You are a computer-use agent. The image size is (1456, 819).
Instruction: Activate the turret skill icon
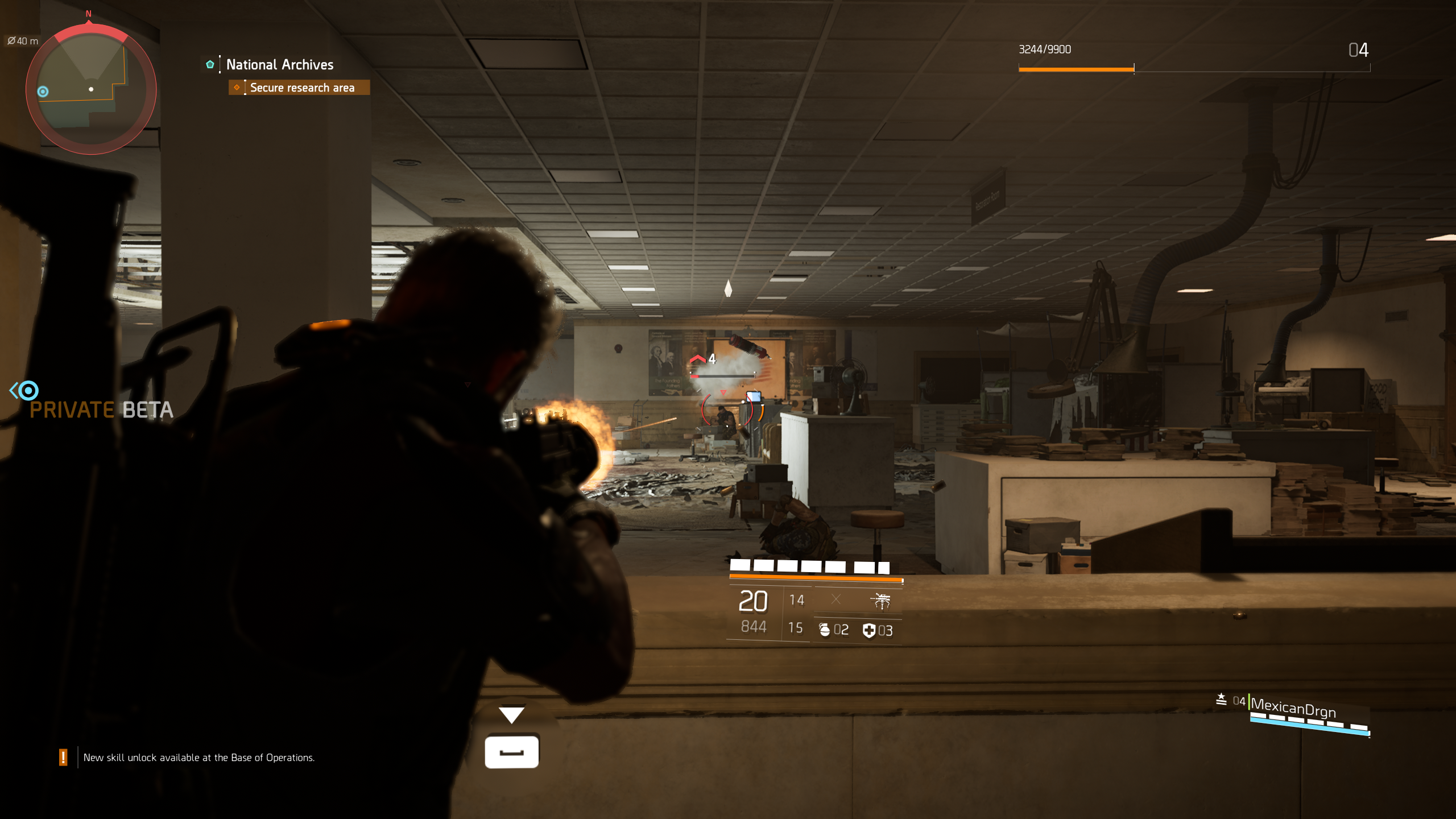click(880, 600)
